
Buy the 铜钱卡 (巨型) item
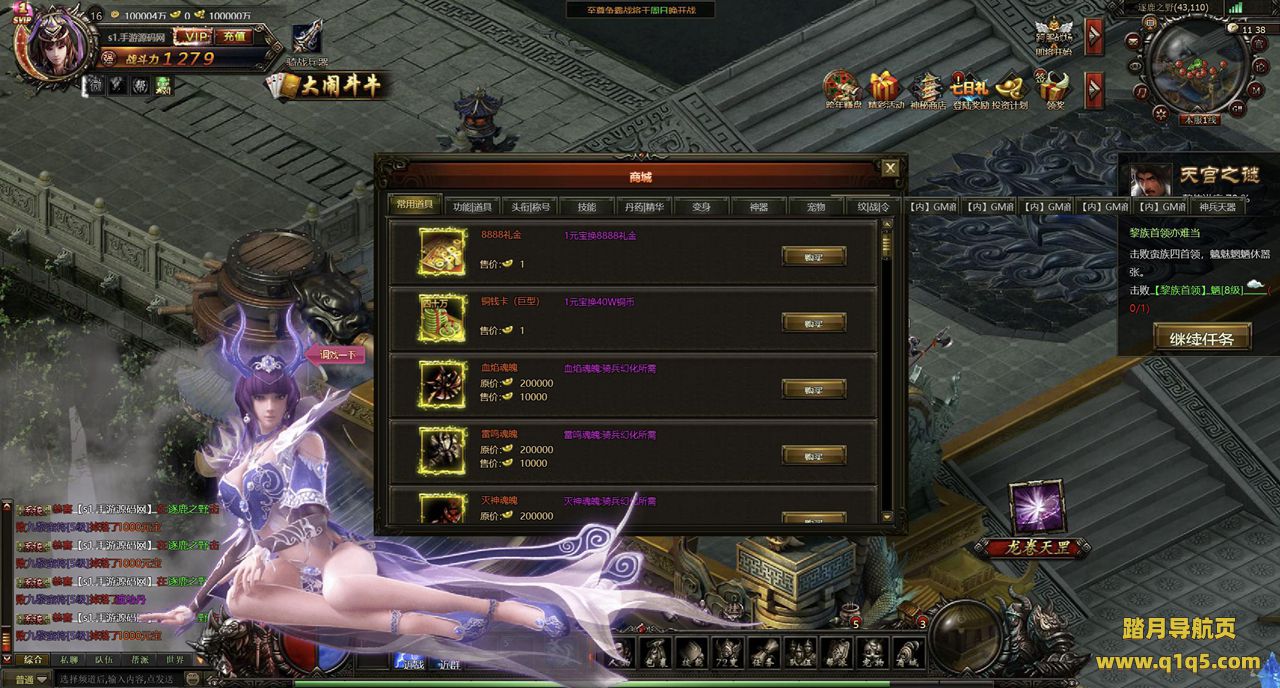click(x=813, y=322)
